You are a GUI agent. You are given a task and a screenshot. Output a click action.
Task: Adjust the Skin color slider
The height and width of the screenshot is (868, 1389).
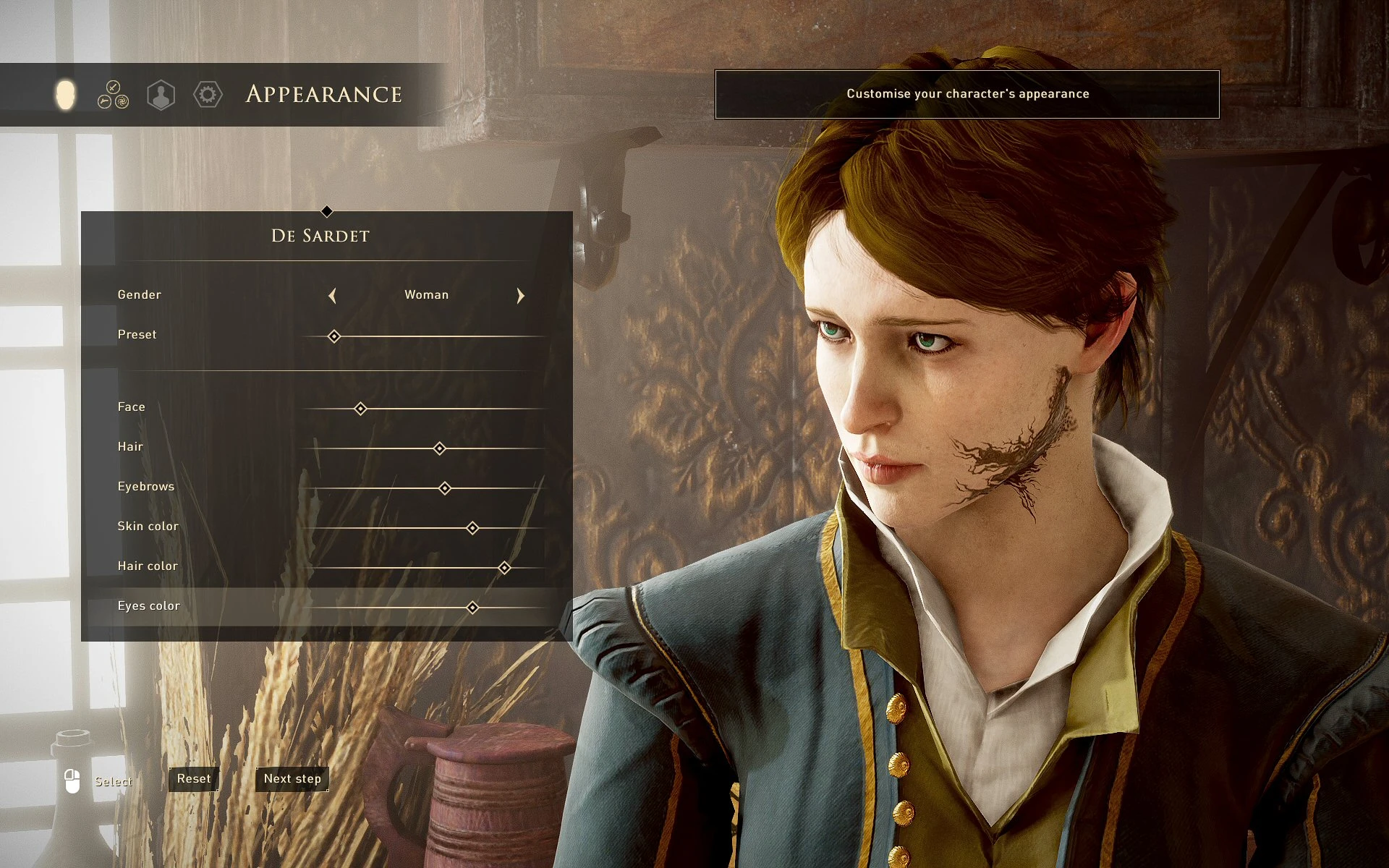[472, 528]
